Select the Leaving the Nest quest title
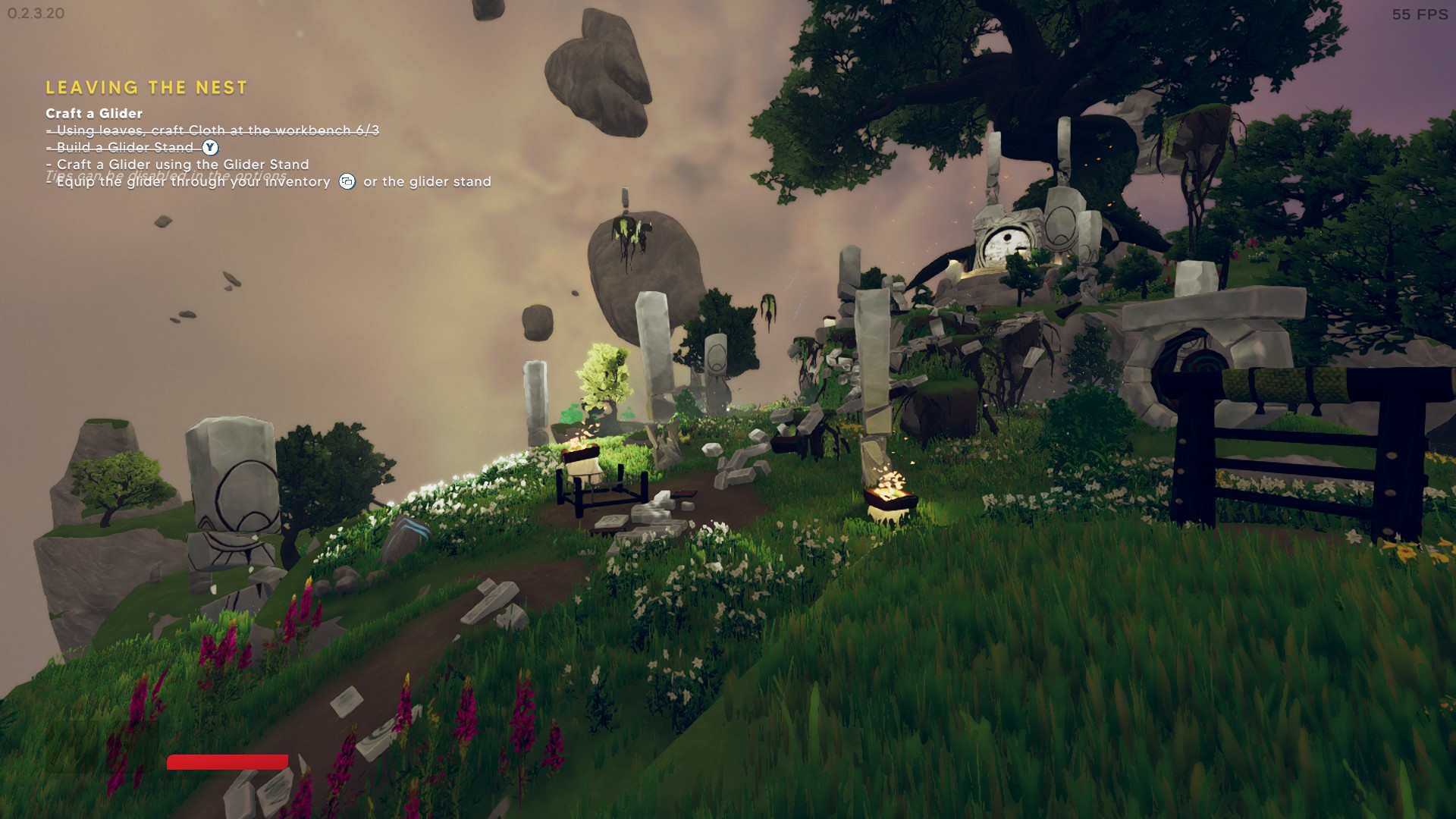Image resolution: width=1456 pixels, height=819 pixels. (146, 88)
